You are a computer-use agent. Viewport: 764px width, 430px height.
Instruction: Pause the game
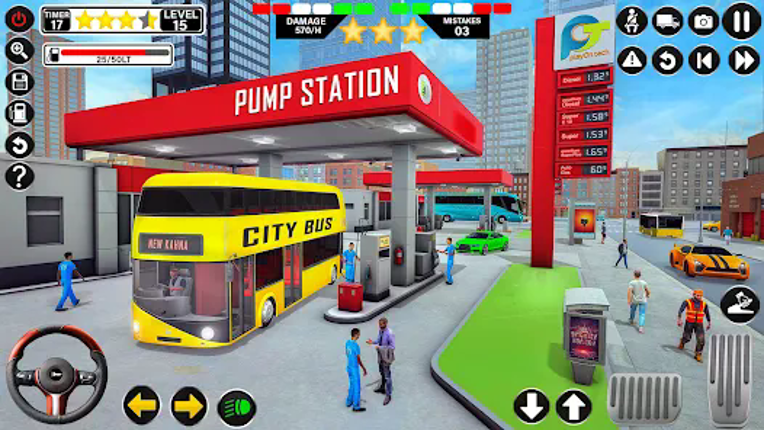pos(741,21)
